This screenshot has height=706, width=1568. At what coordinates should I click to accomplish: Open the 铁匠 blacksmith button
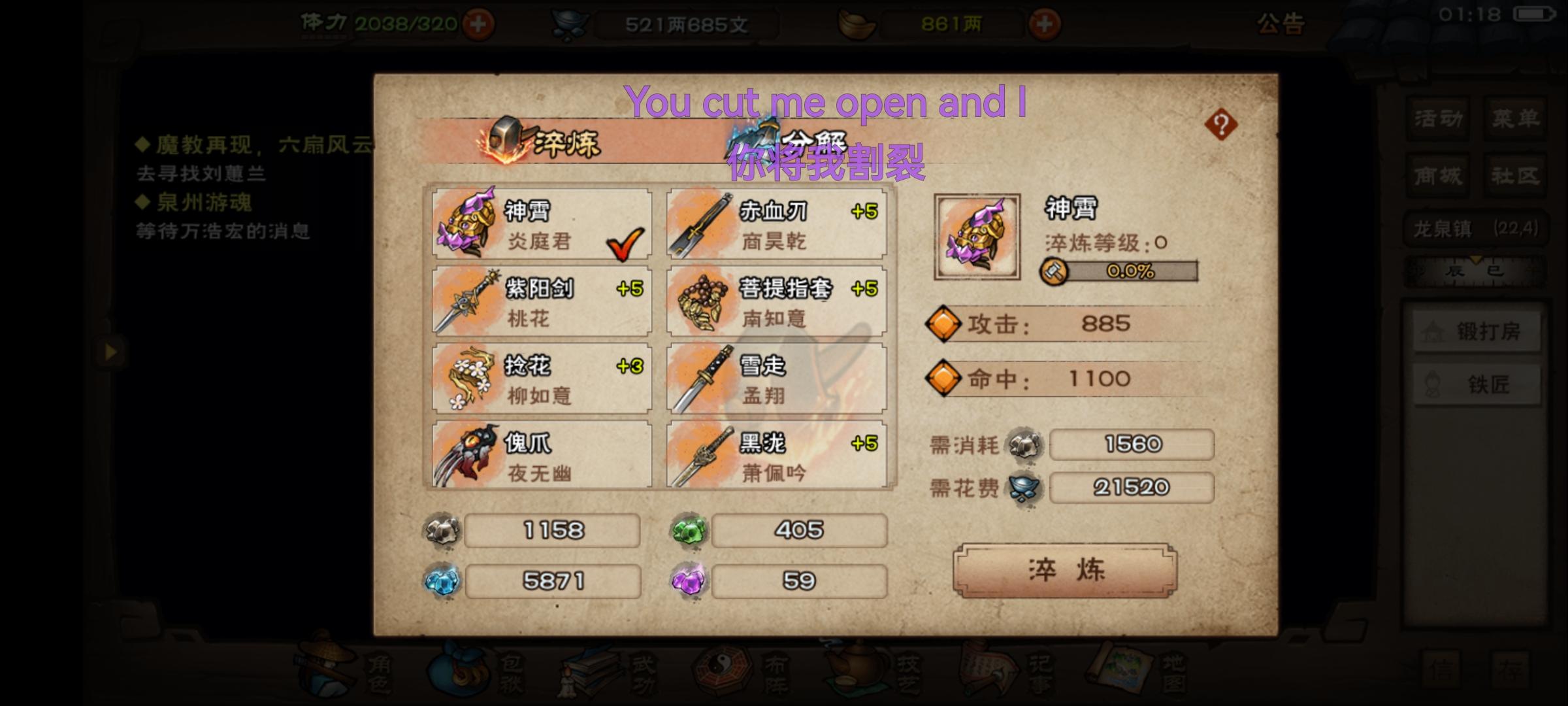(1477, 386)
